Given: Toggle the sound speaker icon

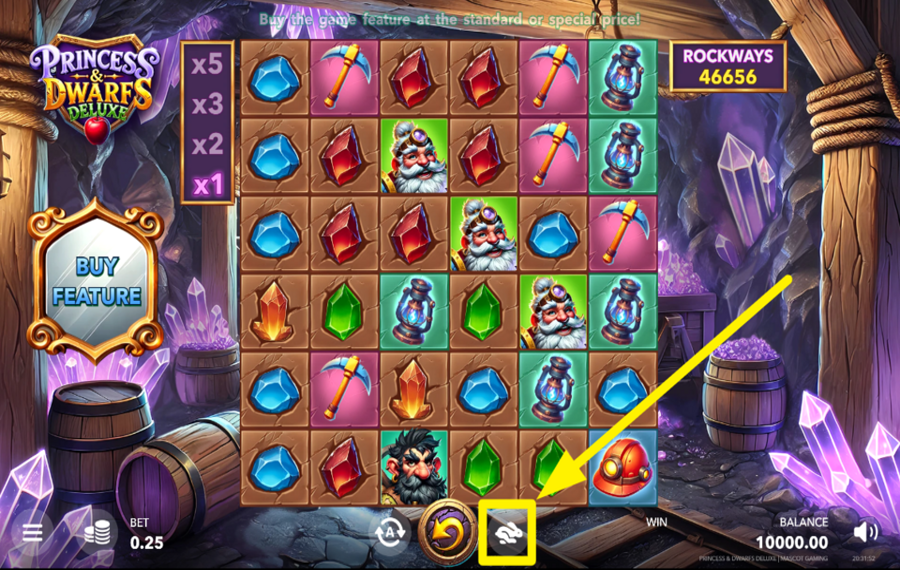Looking at the screenshot, I should tap(866, 532).
